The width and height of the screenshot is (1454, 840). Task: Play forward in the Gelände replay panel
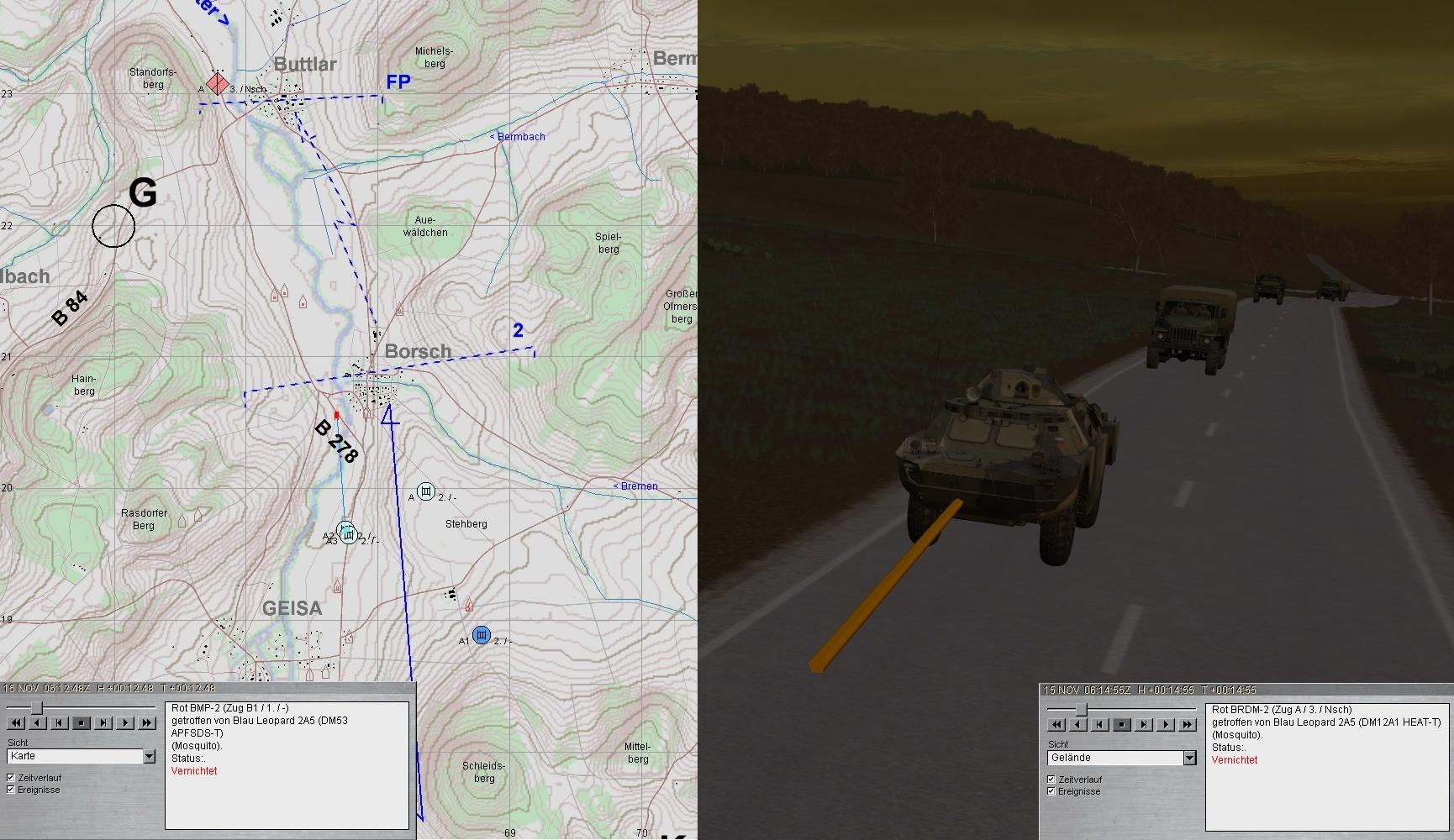point(1166,724)
